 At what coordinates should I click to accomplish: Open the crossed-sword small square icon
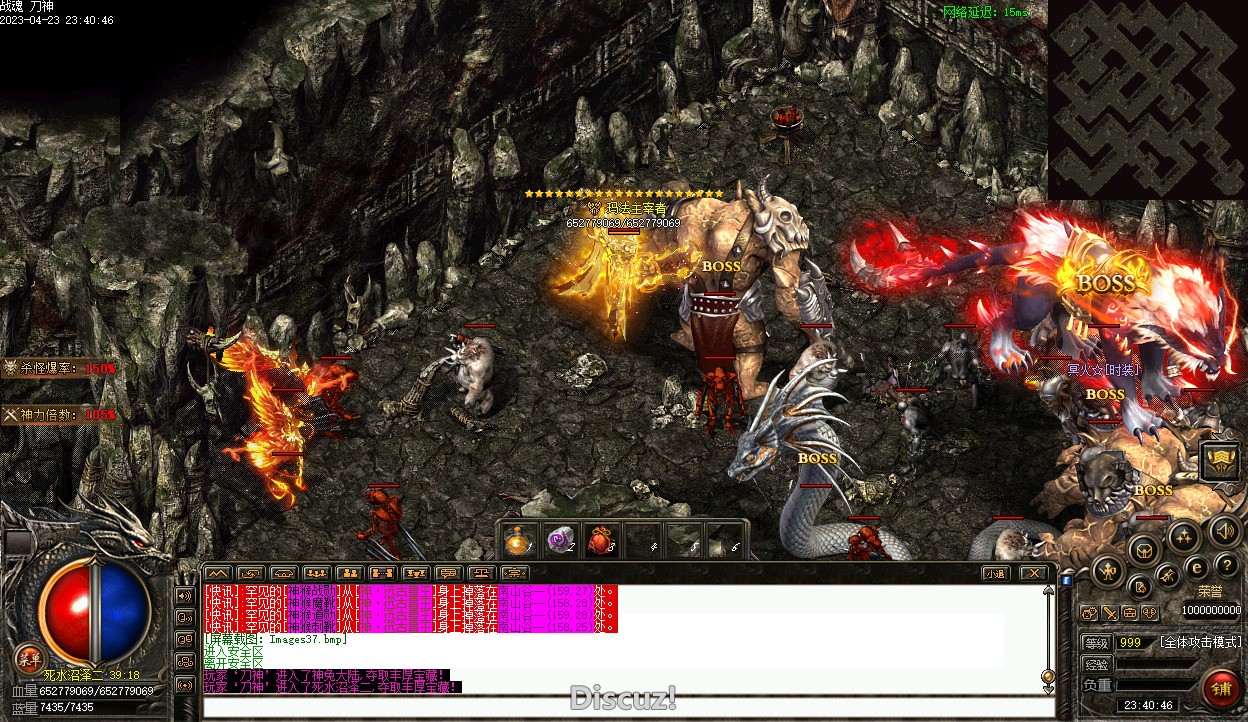click(x=1110, y=613)
